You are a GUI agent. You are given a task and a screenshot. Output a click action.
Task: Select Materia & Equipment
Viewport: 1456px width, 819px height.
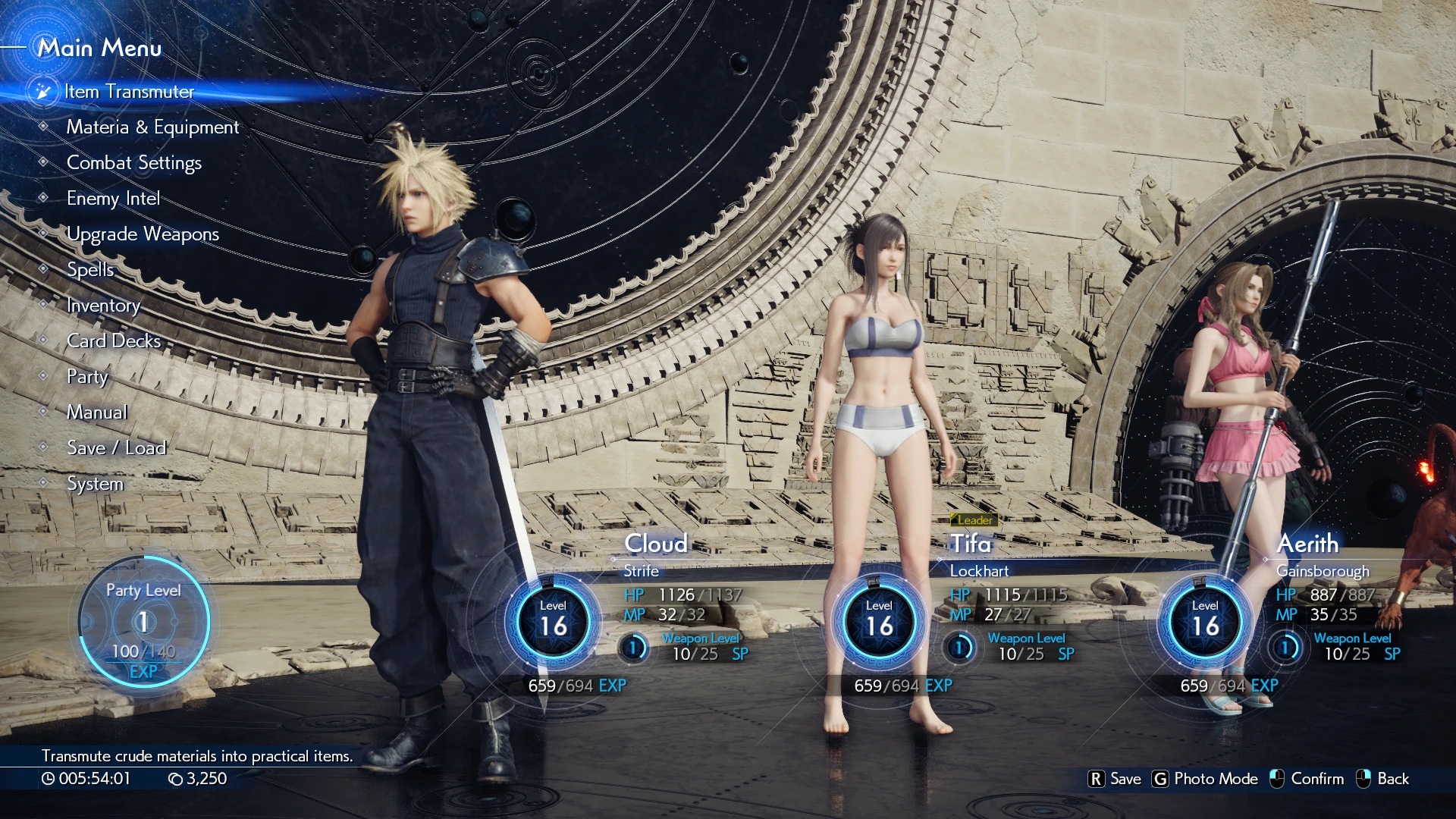tap(152, 127)
